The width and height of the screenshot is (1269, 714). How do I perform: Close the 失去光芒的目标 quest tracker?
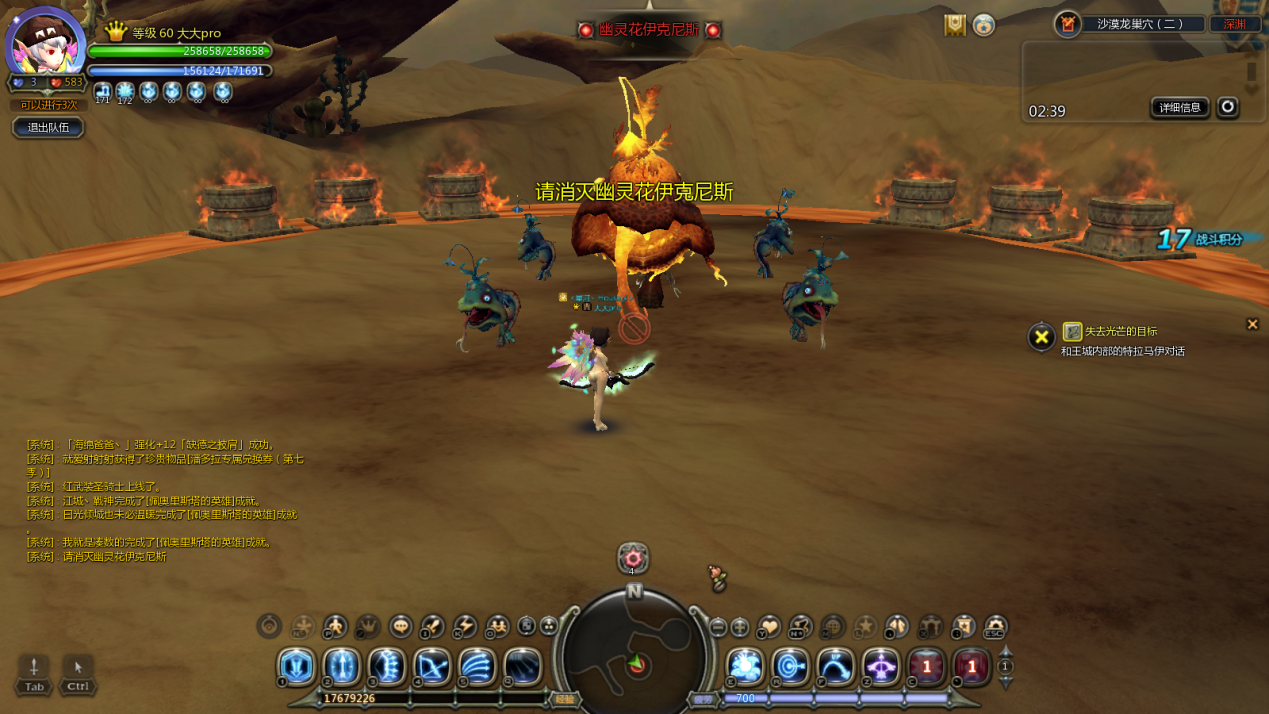click(1252, 324)
